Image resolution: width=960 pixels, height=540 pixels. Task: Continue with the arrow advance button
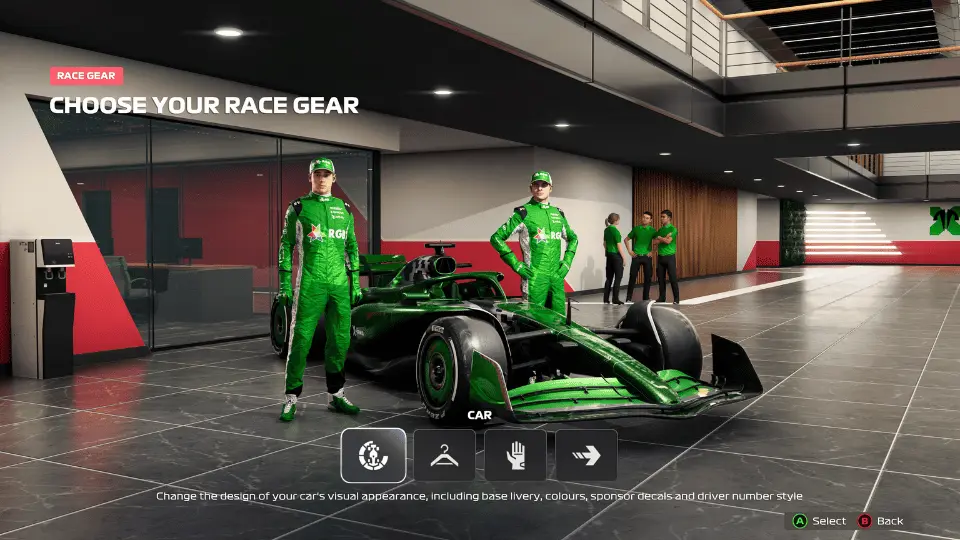pos(586,455)
